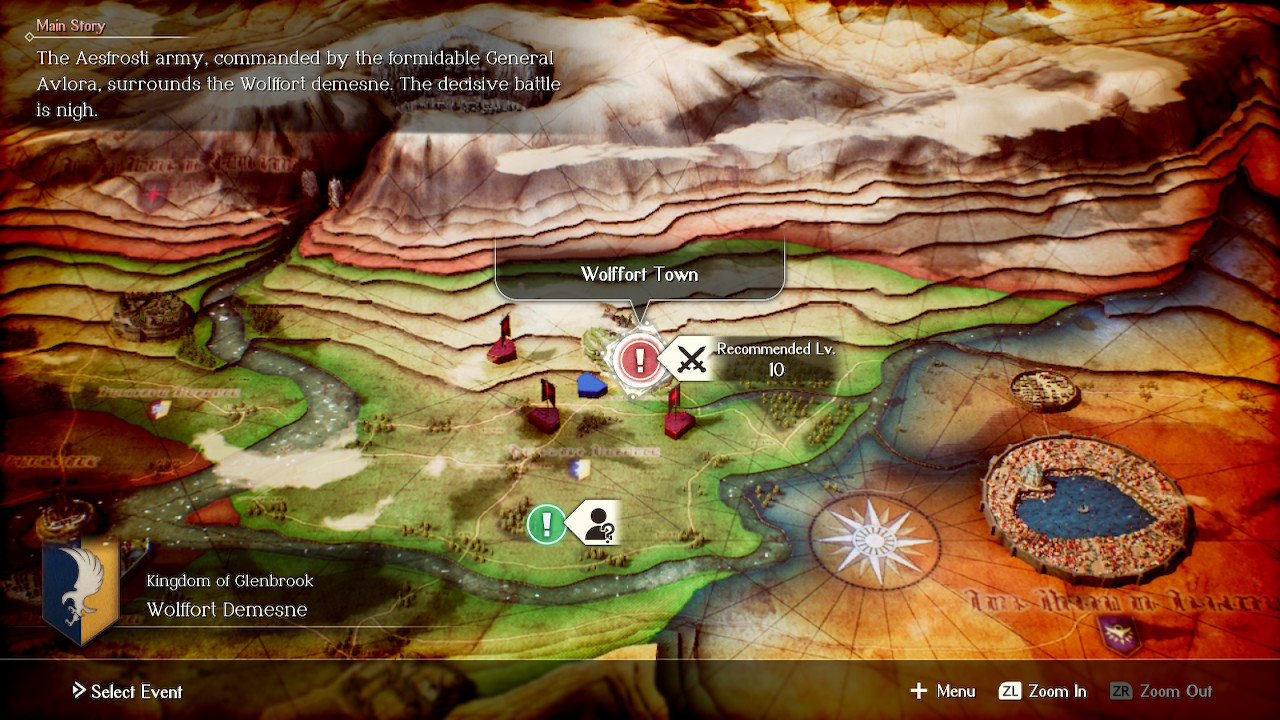Screen dimensions: 1280x720
Task: Click the crossed swords battle icon
Action: 692,360
